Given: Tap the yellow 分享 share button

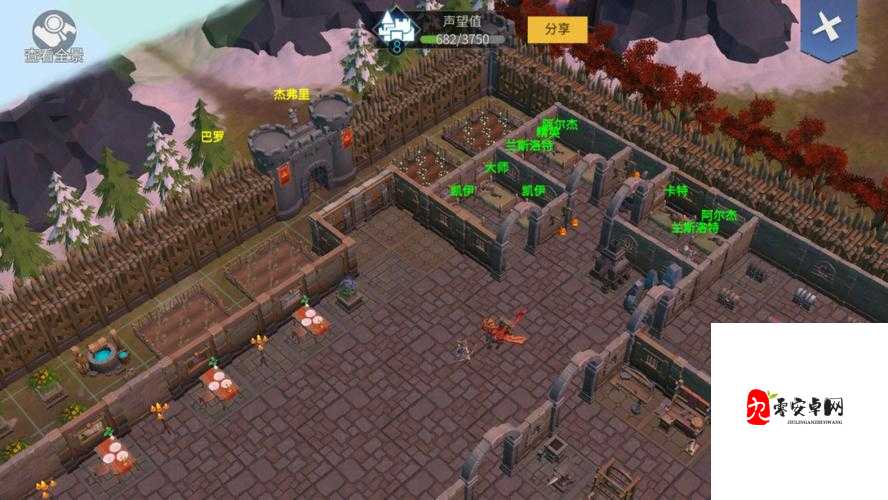Looking at the screenshot, I should tap(557, 29).
